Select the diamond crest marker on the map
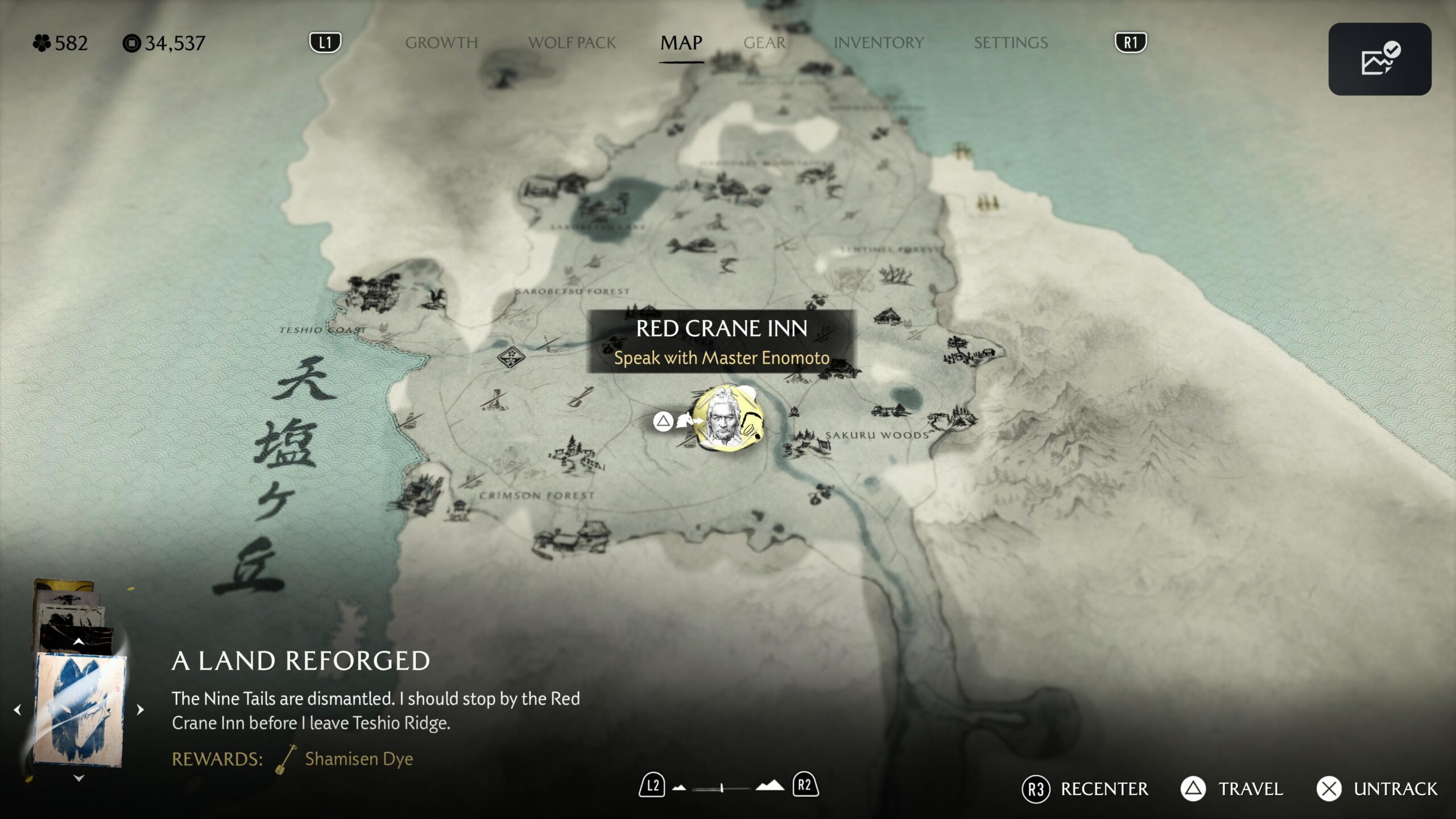The width and height of the screenshot is (1456, 819). pyautogui.click(x=511, y=357)
